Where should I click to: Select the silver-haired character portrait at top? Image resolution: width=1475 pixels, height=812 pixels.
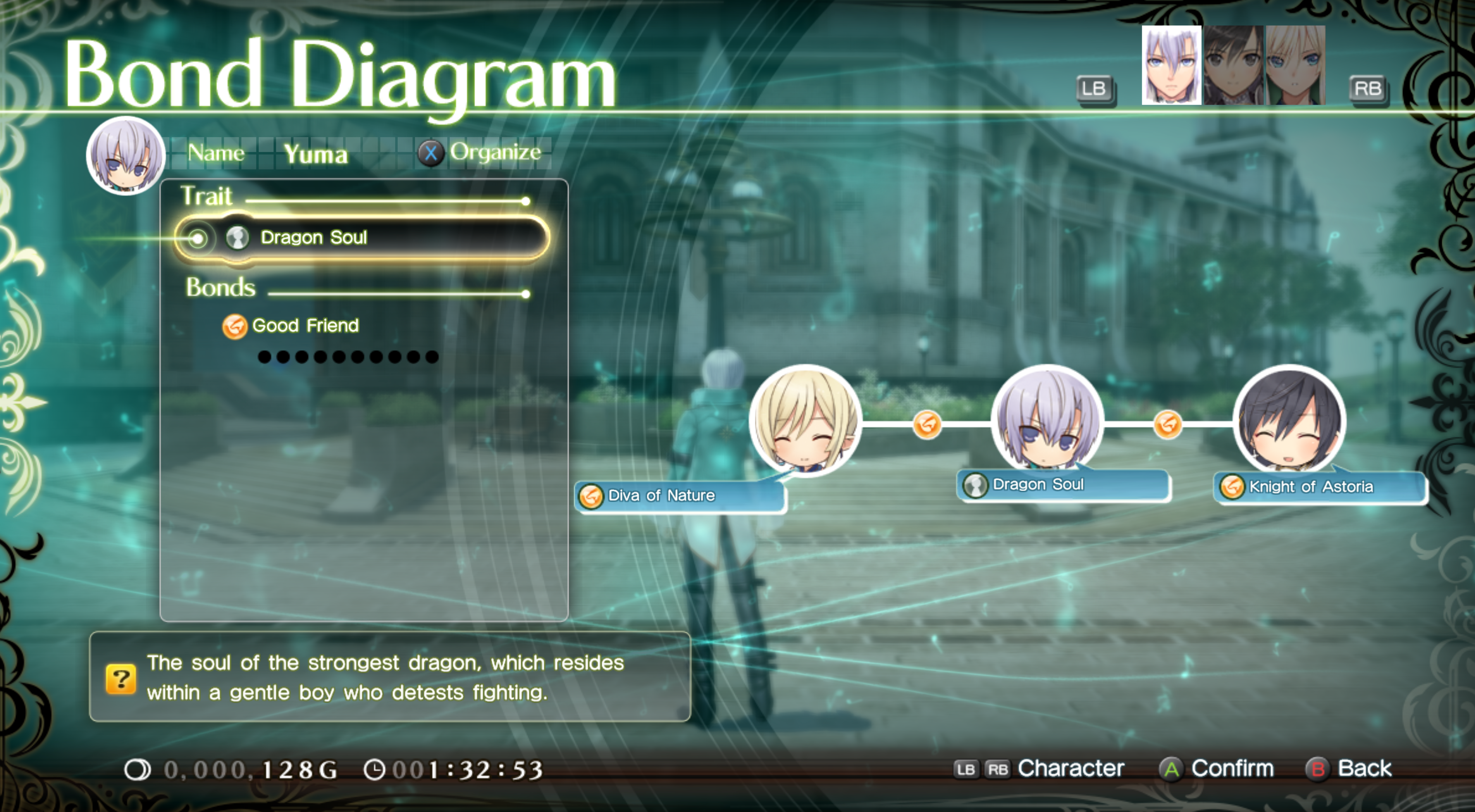coord(1171,65)
